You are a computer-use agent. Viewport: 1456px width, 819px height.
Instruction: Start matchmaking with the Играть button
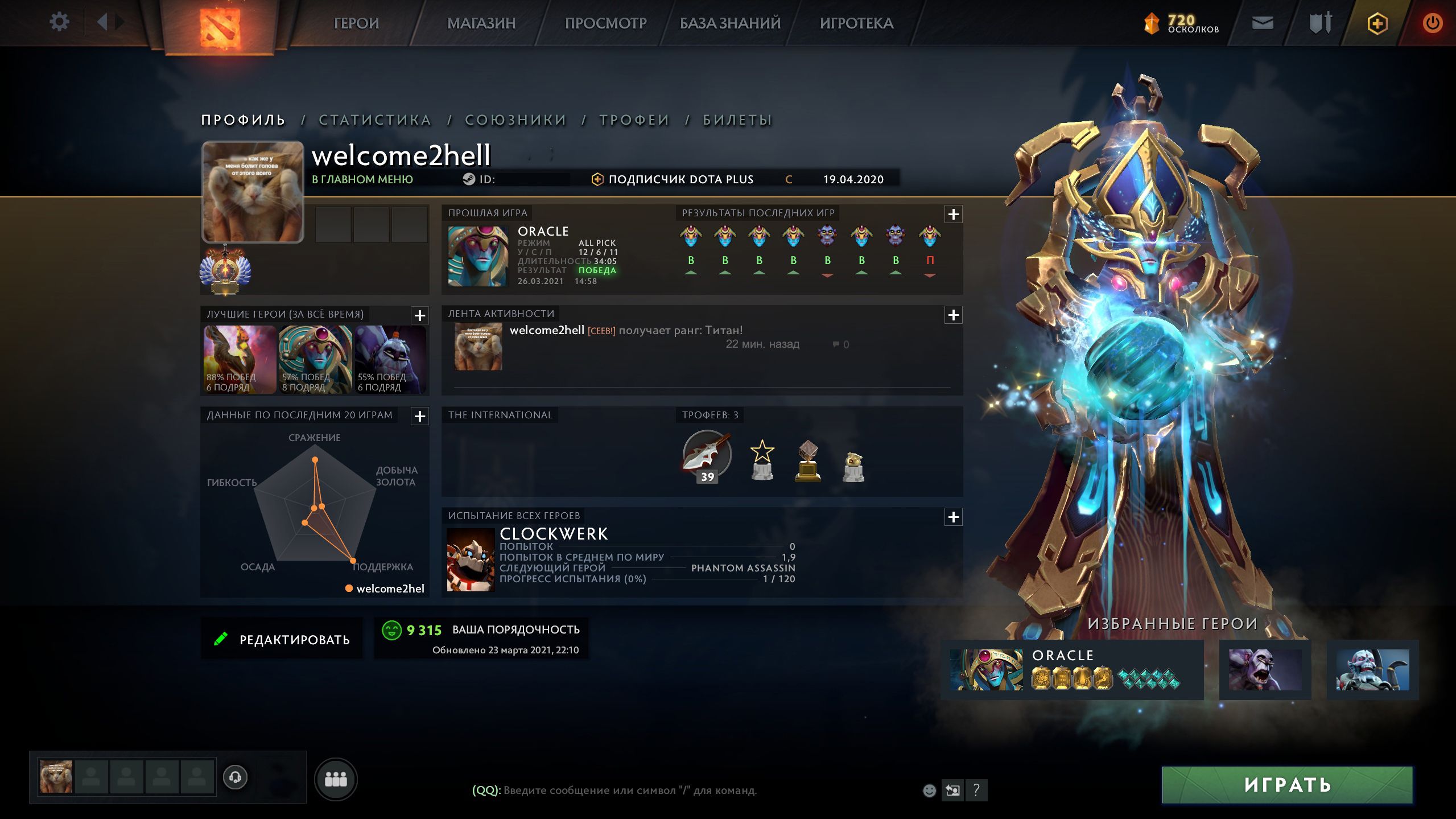pos(1287,785)
